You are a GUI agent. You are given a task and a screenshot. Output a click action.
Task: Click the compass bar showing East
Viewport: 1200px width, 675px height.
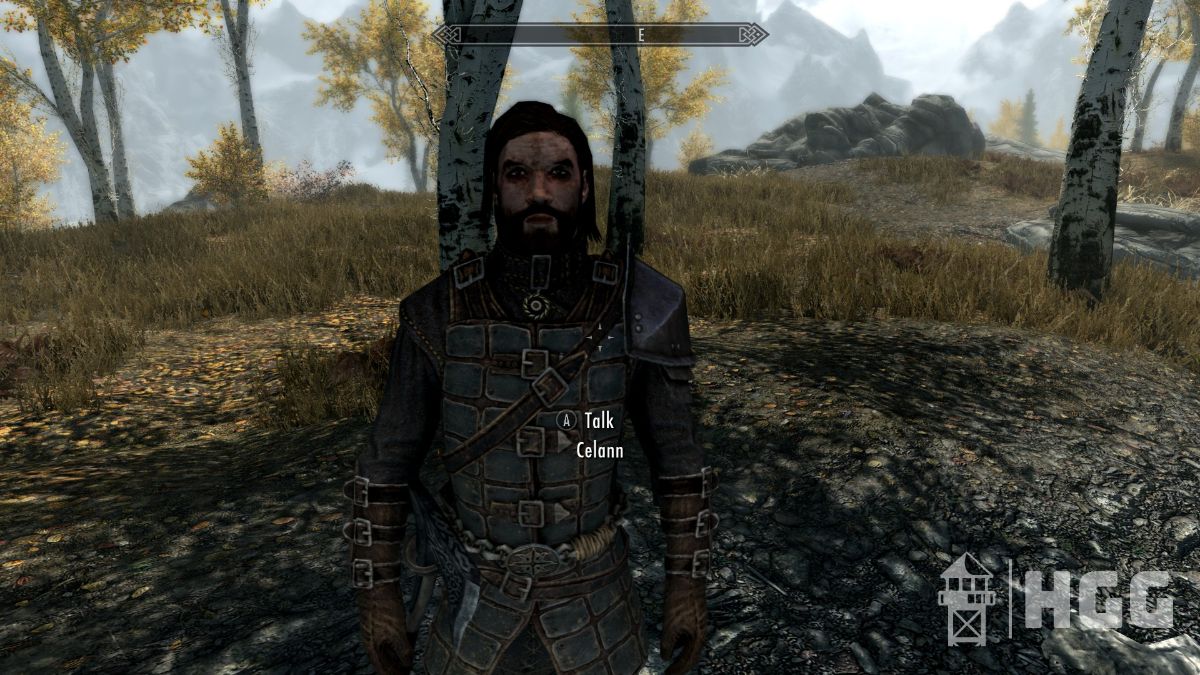[x=600, y=34]
